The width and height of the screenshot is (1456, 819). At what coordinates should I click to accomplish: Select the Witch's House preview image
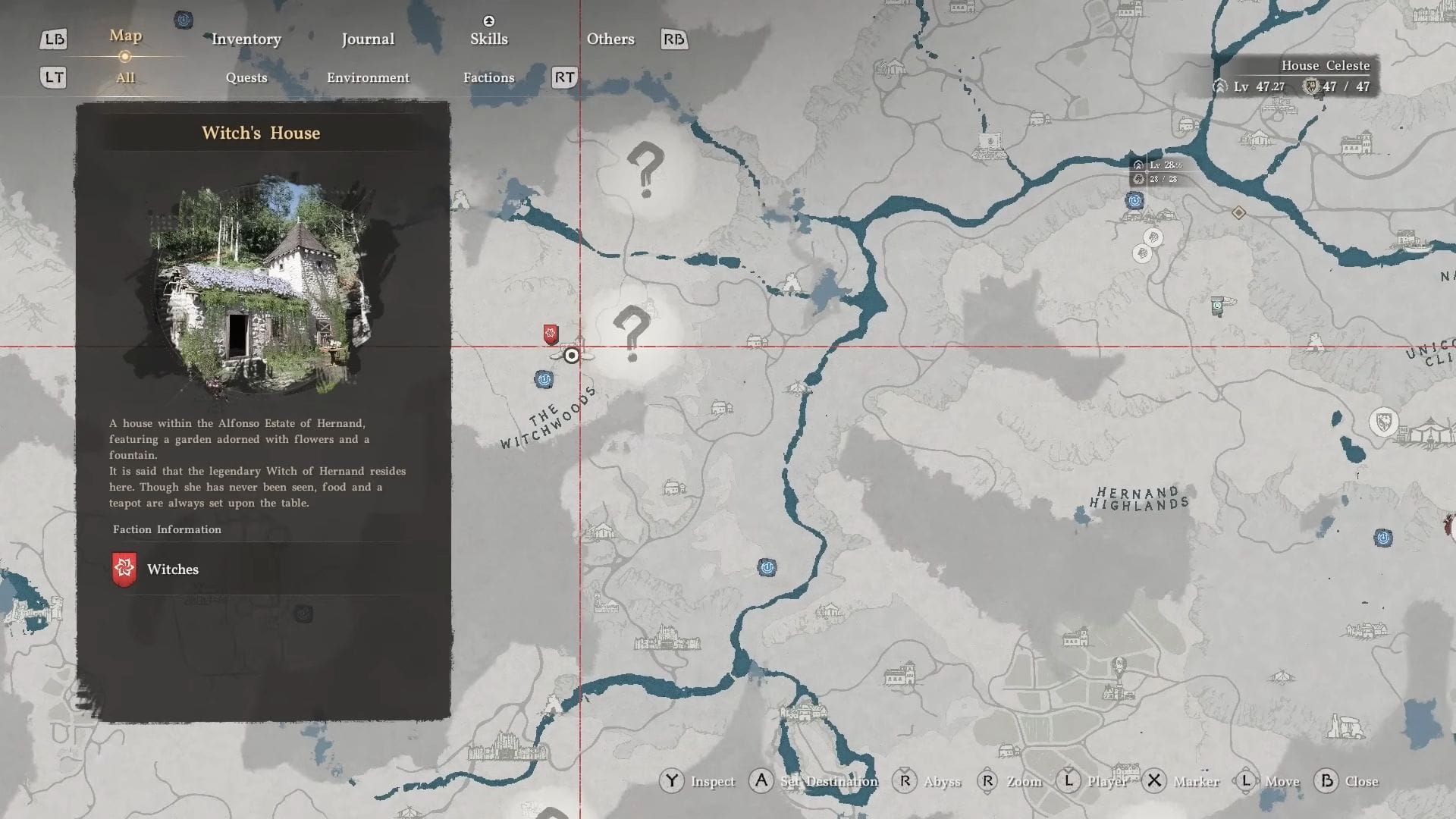pos(262,286)
